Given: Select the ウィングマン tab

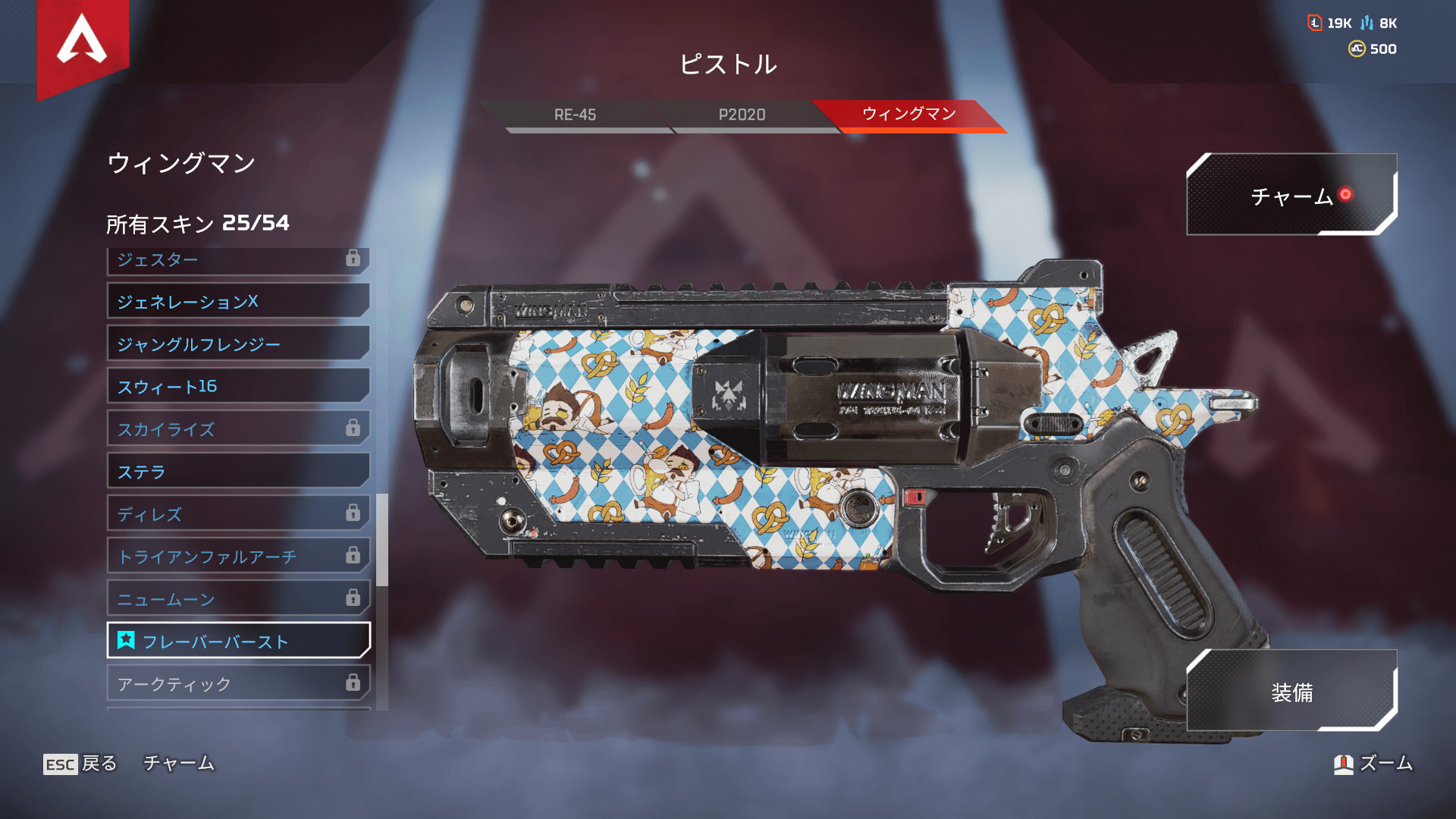Looking at the screenshot, I should 908,115.
